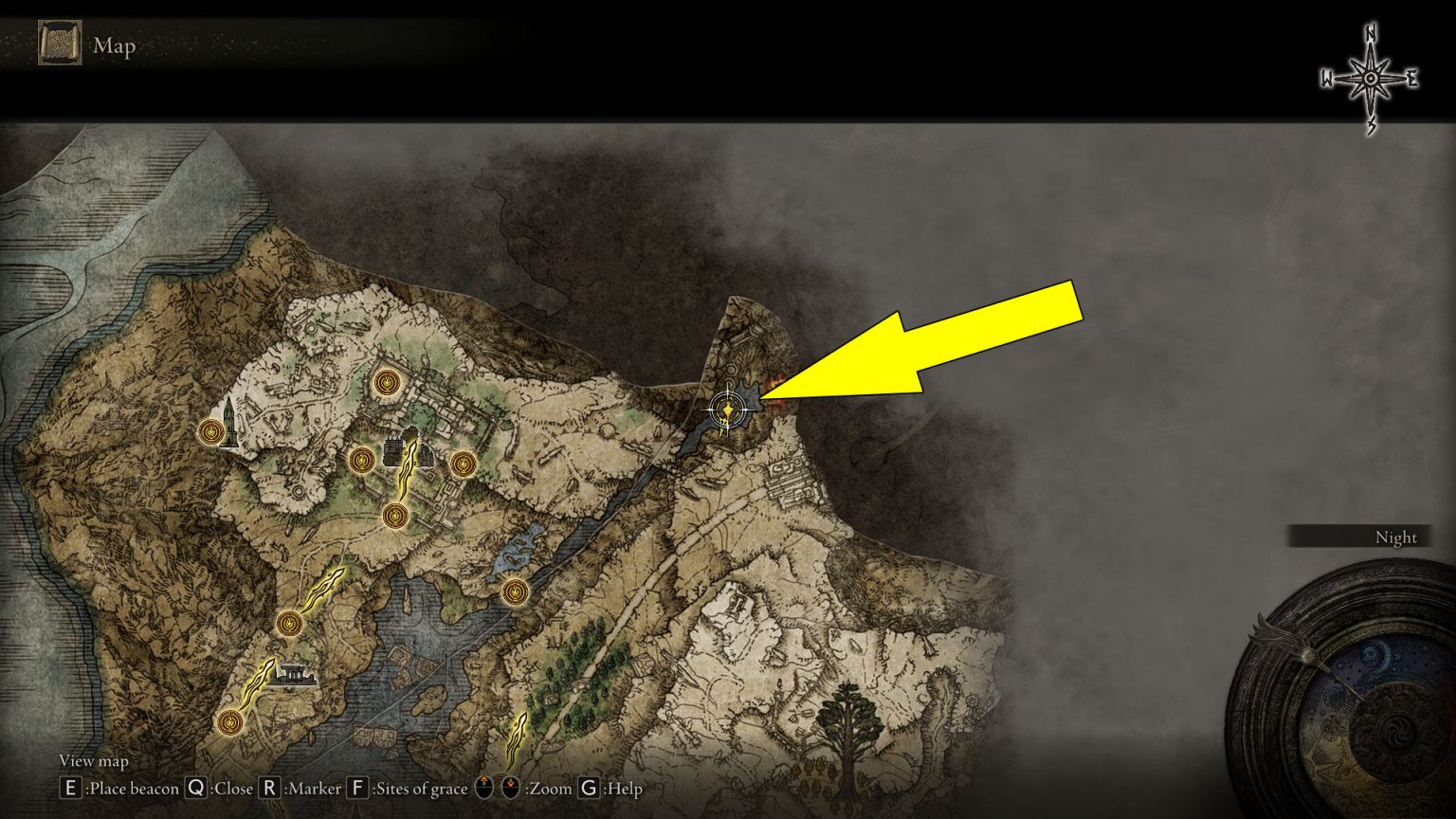Select the View map label

[92, 761]
